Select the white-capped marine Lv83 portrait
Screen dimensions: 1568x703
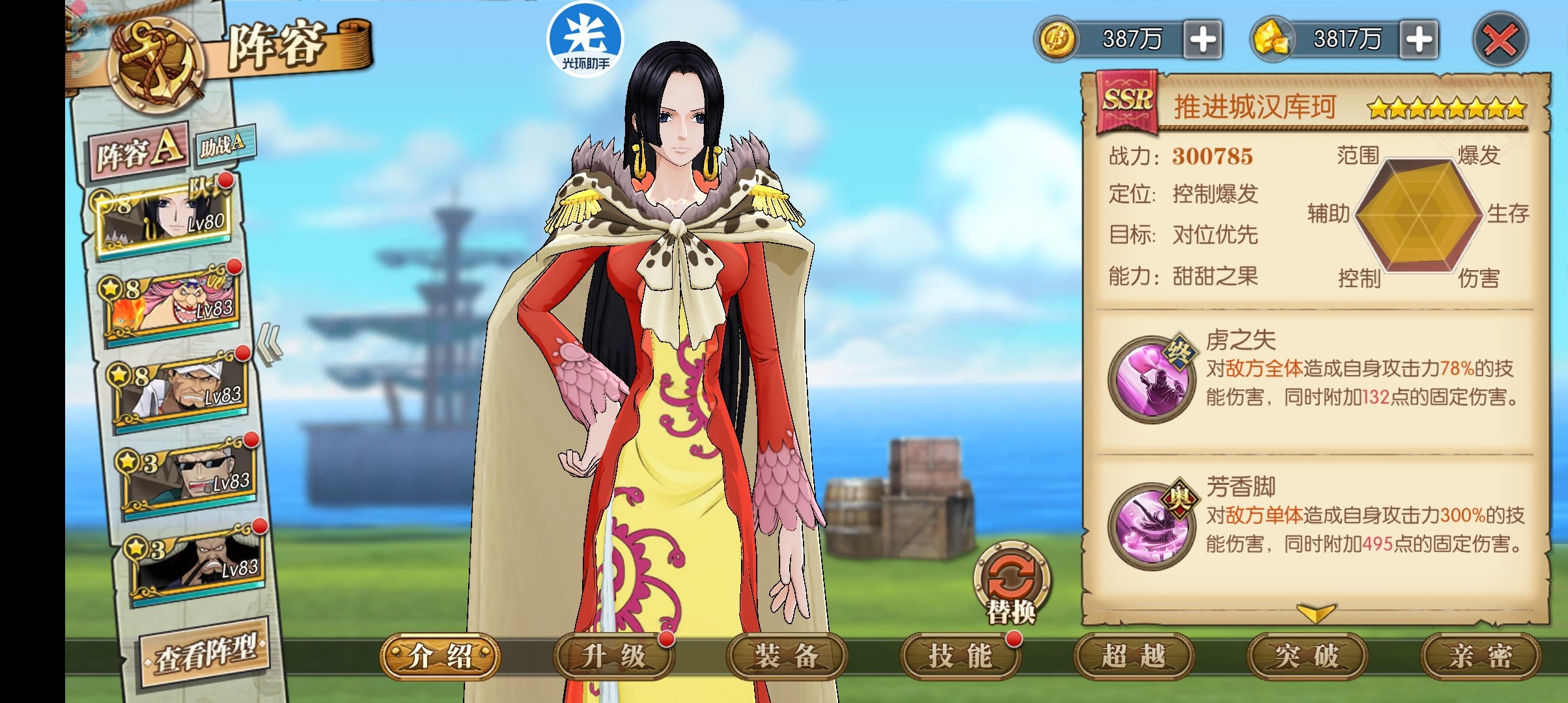pos(182,389)
